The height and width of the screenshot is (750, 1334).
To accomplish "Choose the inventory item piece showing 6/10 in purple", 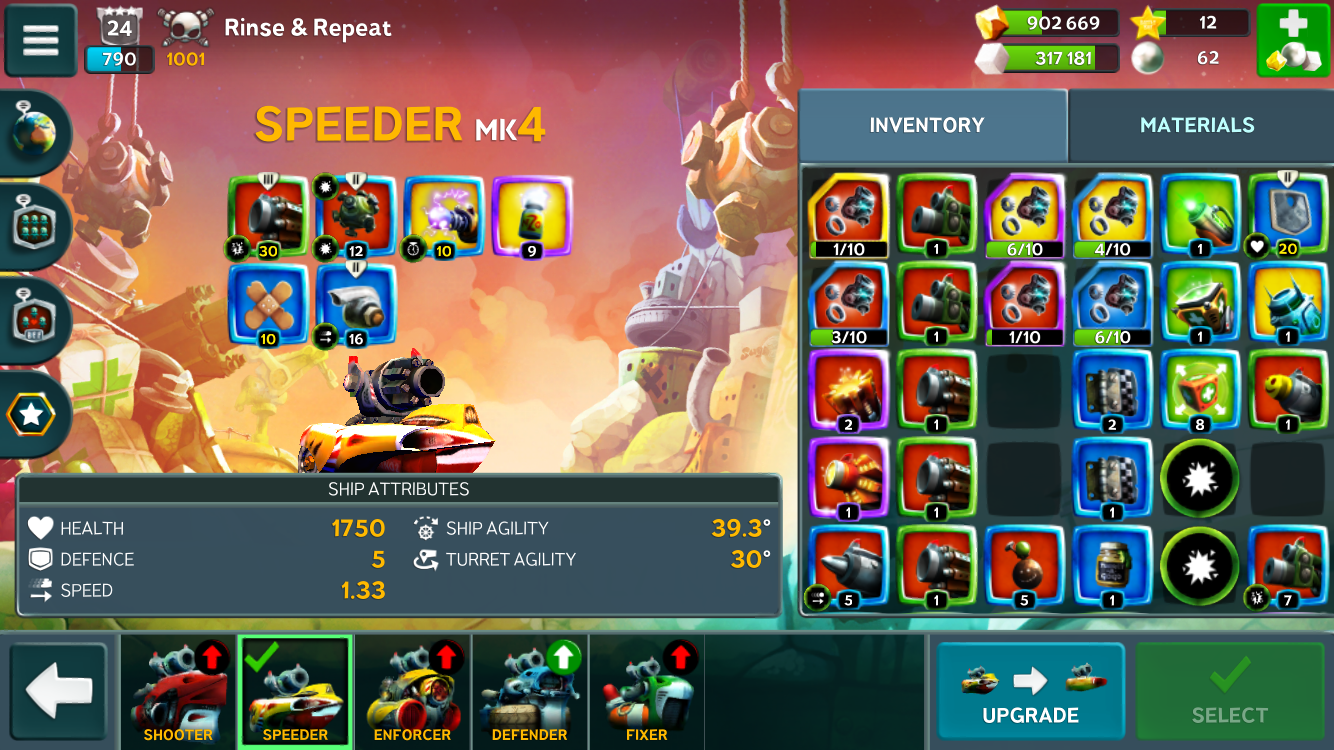I will 1024,215.
